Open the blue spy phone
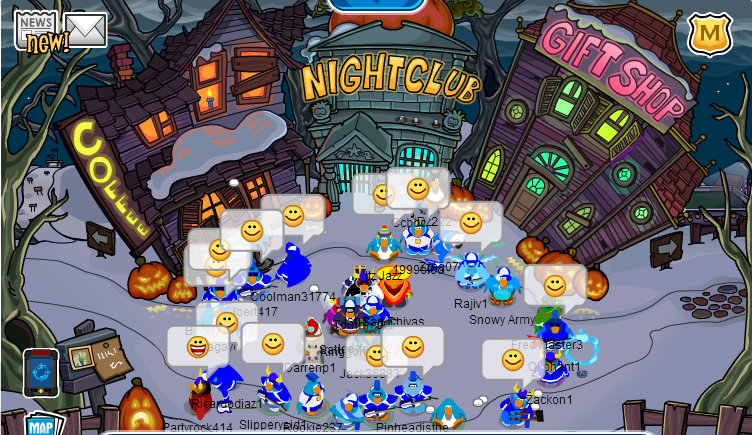Image resolution: width=752 pixels, height=435 pixels. point(41,372)
